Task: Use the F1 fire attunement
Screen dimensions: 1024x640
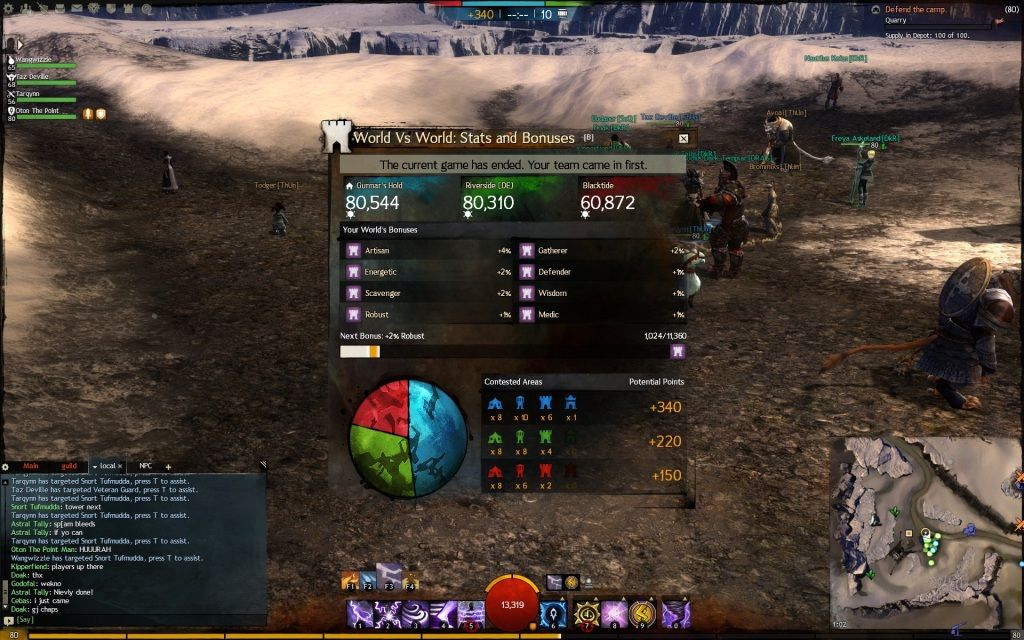Action: coord(350,581)
